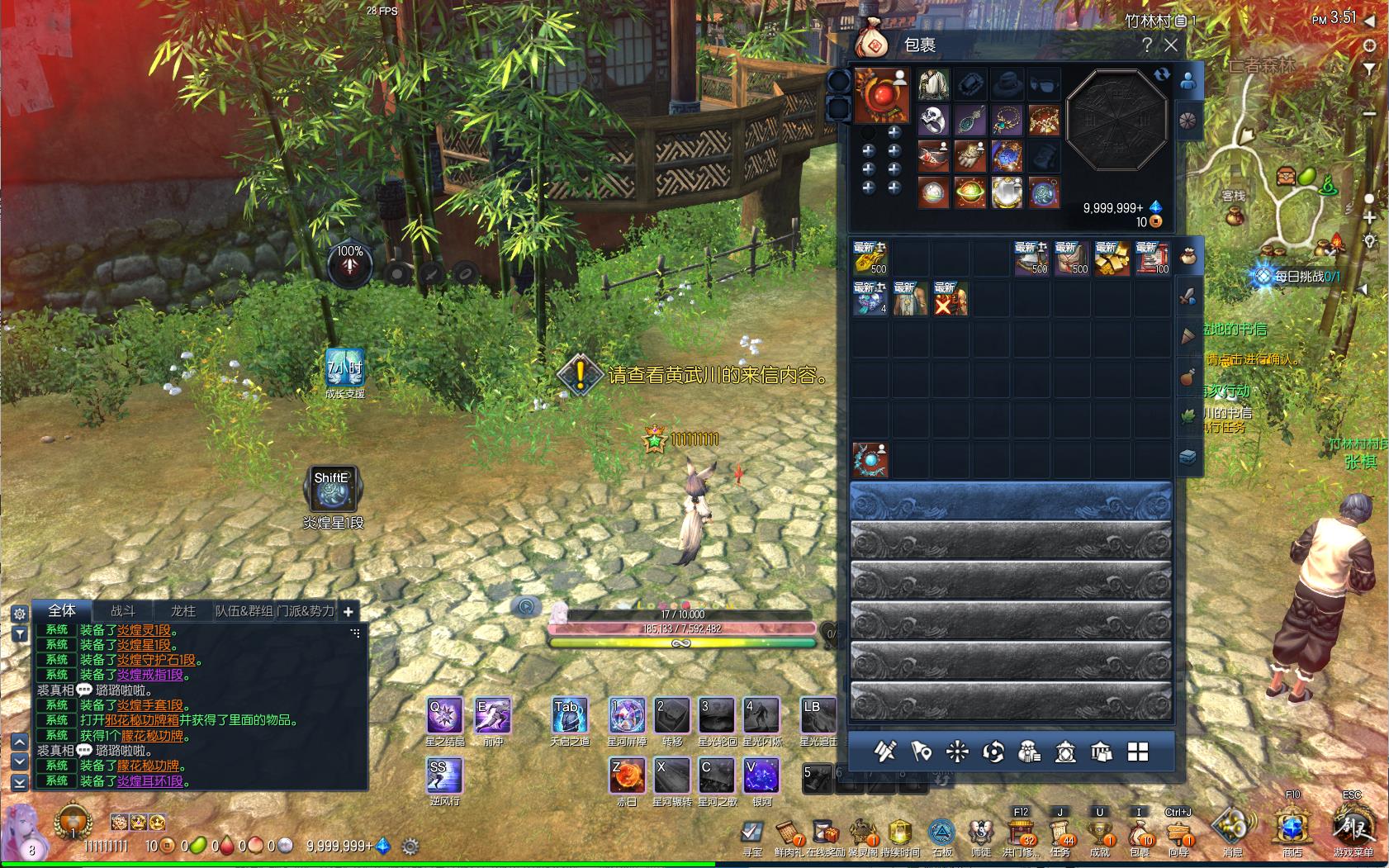The image size is (1389, 868).
Task: Click the white robe costume slot
Action: (934, 84)
